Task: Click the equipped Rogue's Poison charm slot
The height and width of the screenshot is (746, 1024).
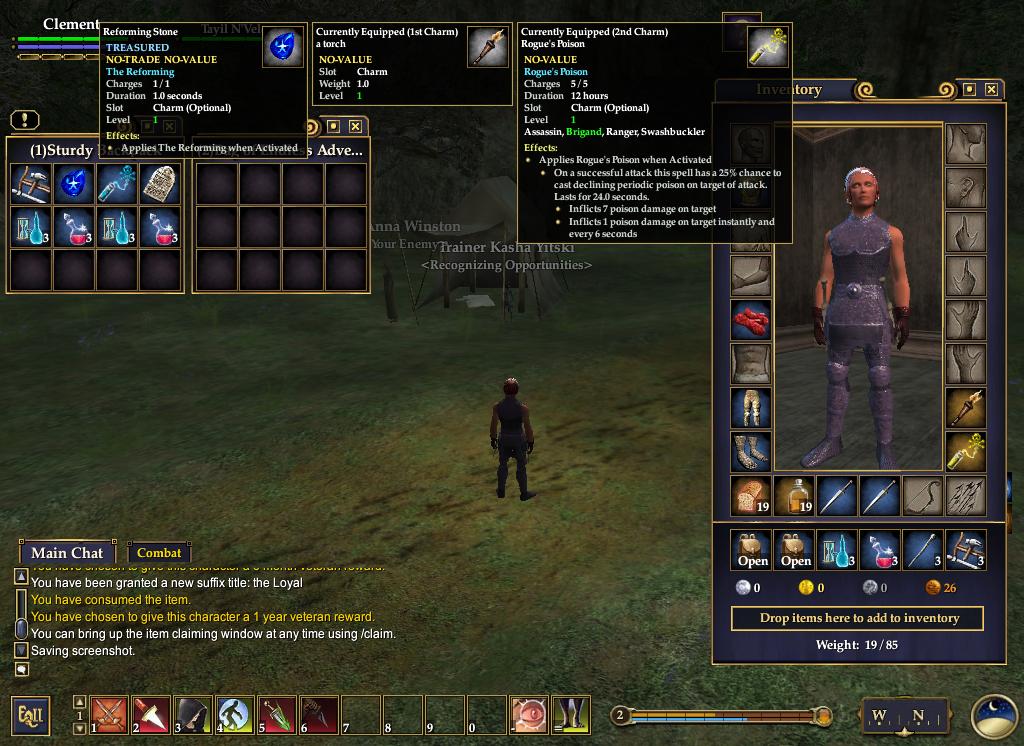Action: pyautogui.click(x=966, y=452)
